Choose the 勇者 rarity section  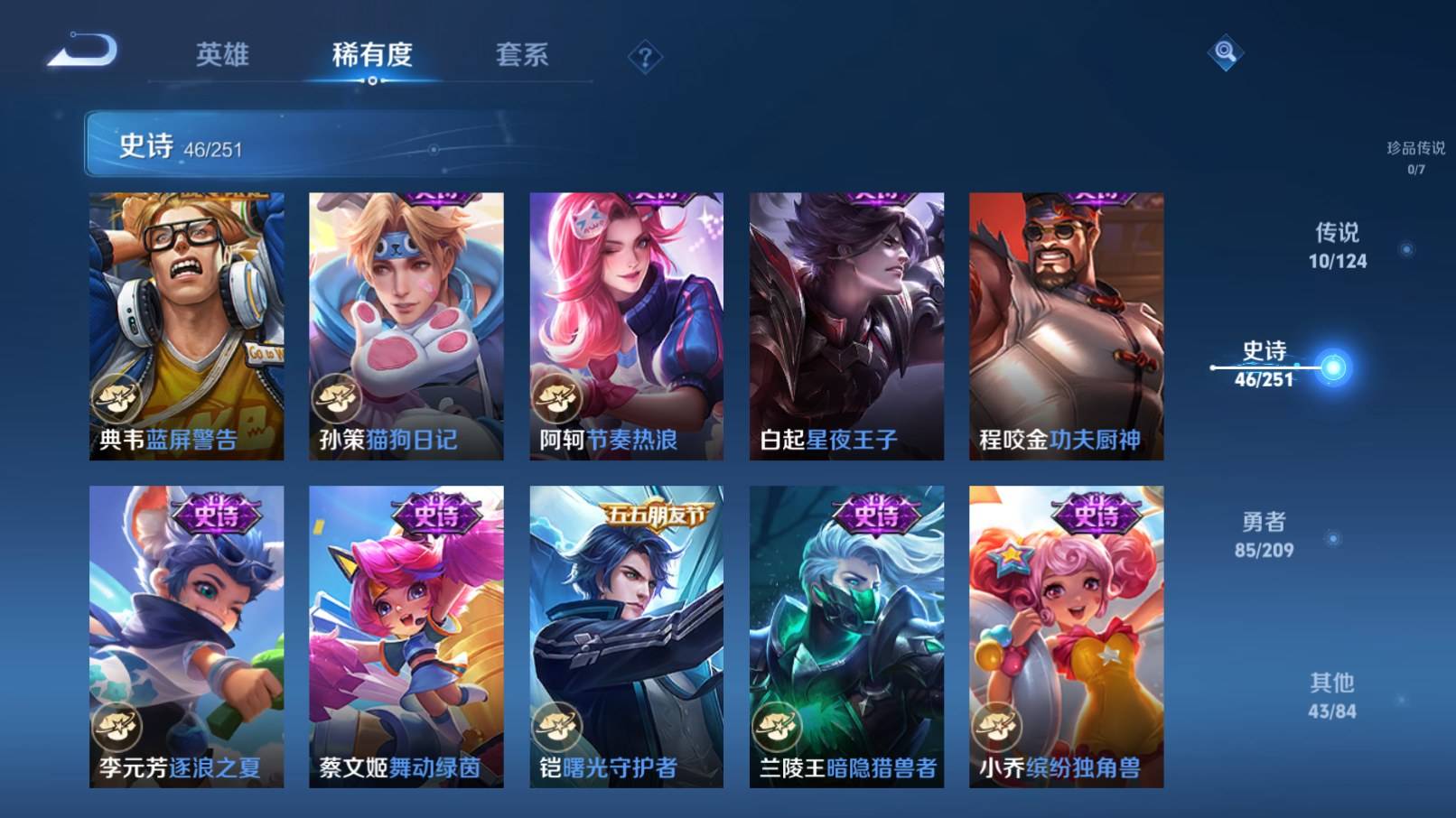coord(1264,534)
